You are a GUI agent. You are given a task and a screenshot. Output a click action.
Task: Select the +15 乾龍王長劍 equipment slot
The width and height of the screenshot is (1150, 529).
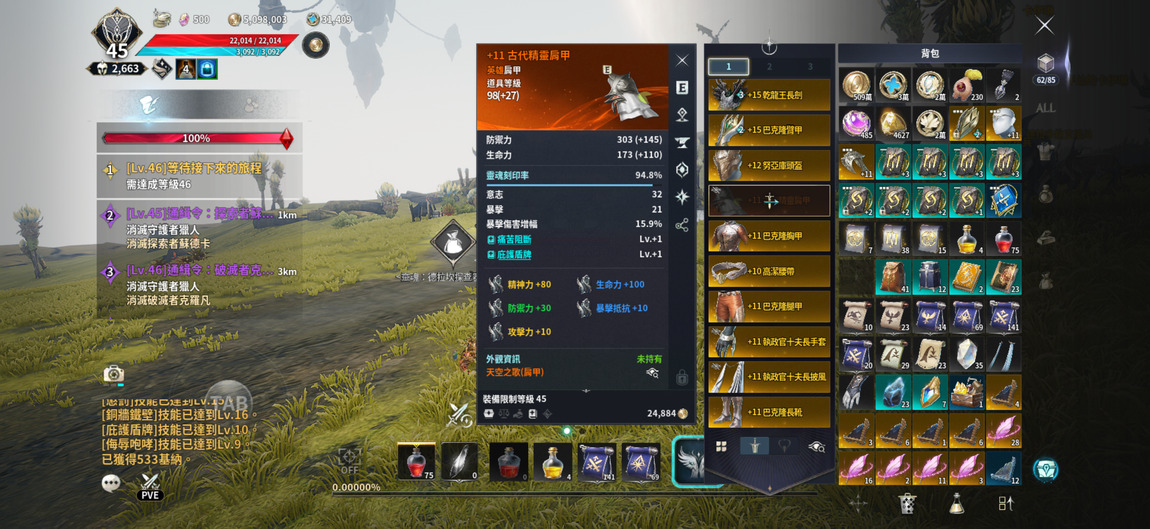(769, 95)
